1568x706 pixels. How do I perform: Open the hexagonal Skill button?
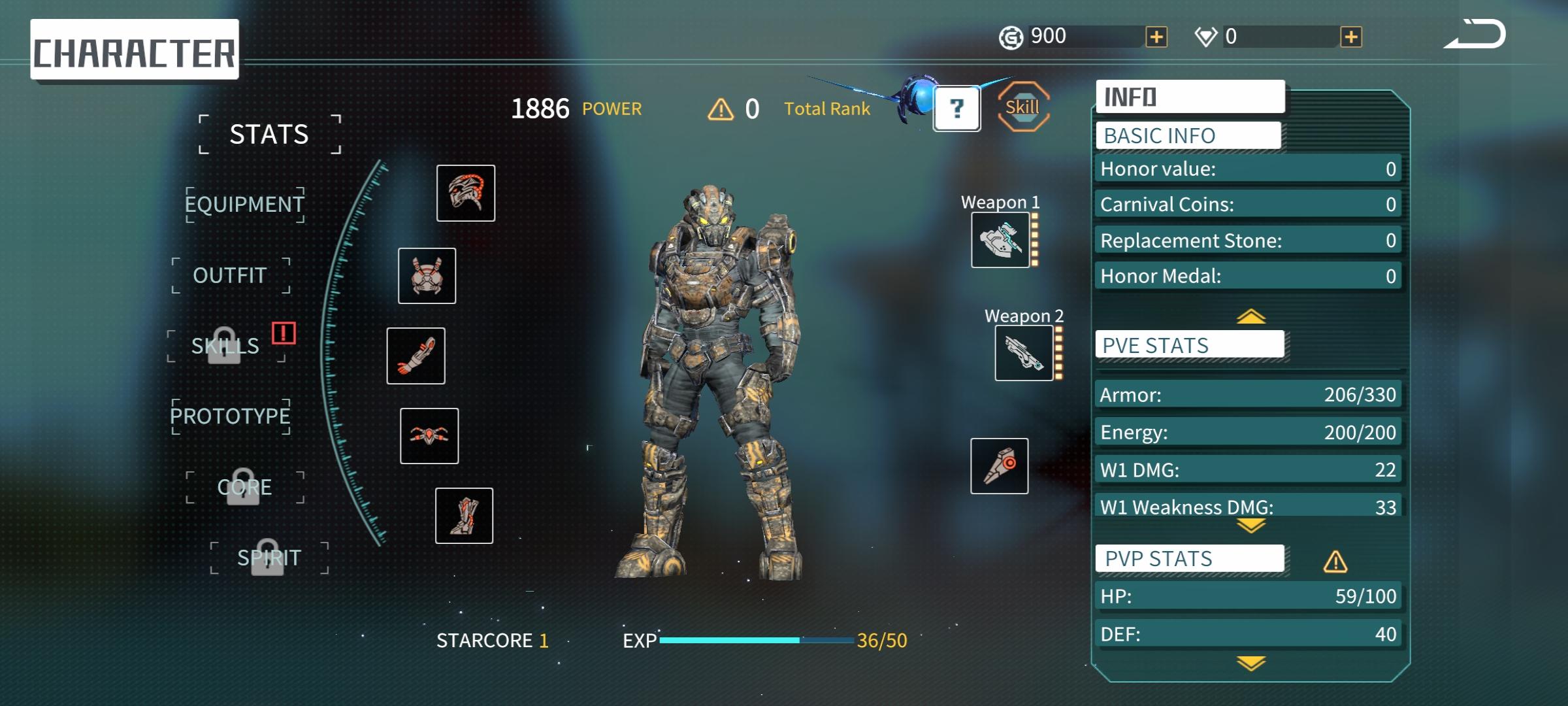(x=1022, y=107)
